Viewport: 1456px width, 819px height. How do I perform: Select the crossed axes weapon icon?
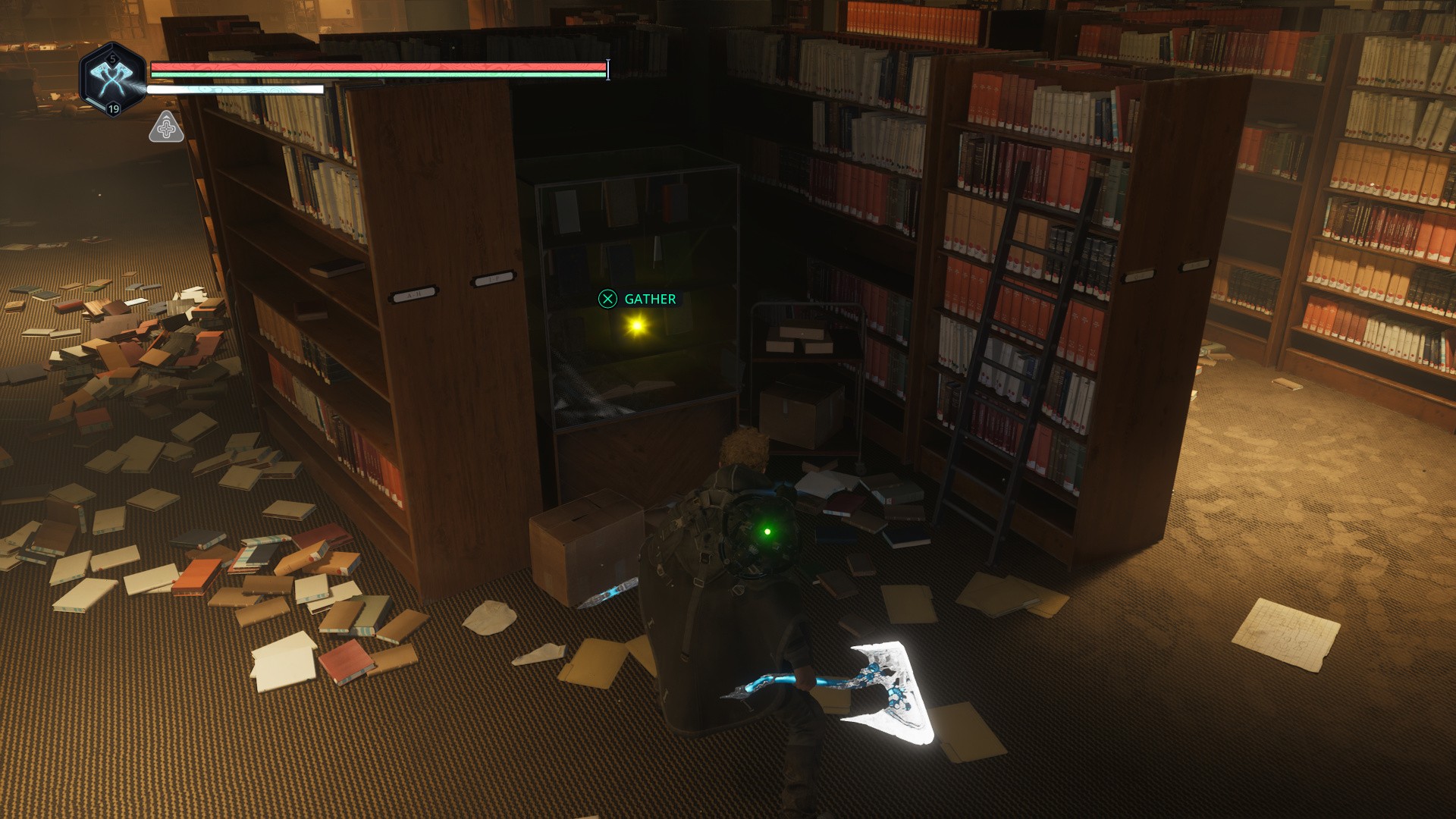(x=112, y=78)
